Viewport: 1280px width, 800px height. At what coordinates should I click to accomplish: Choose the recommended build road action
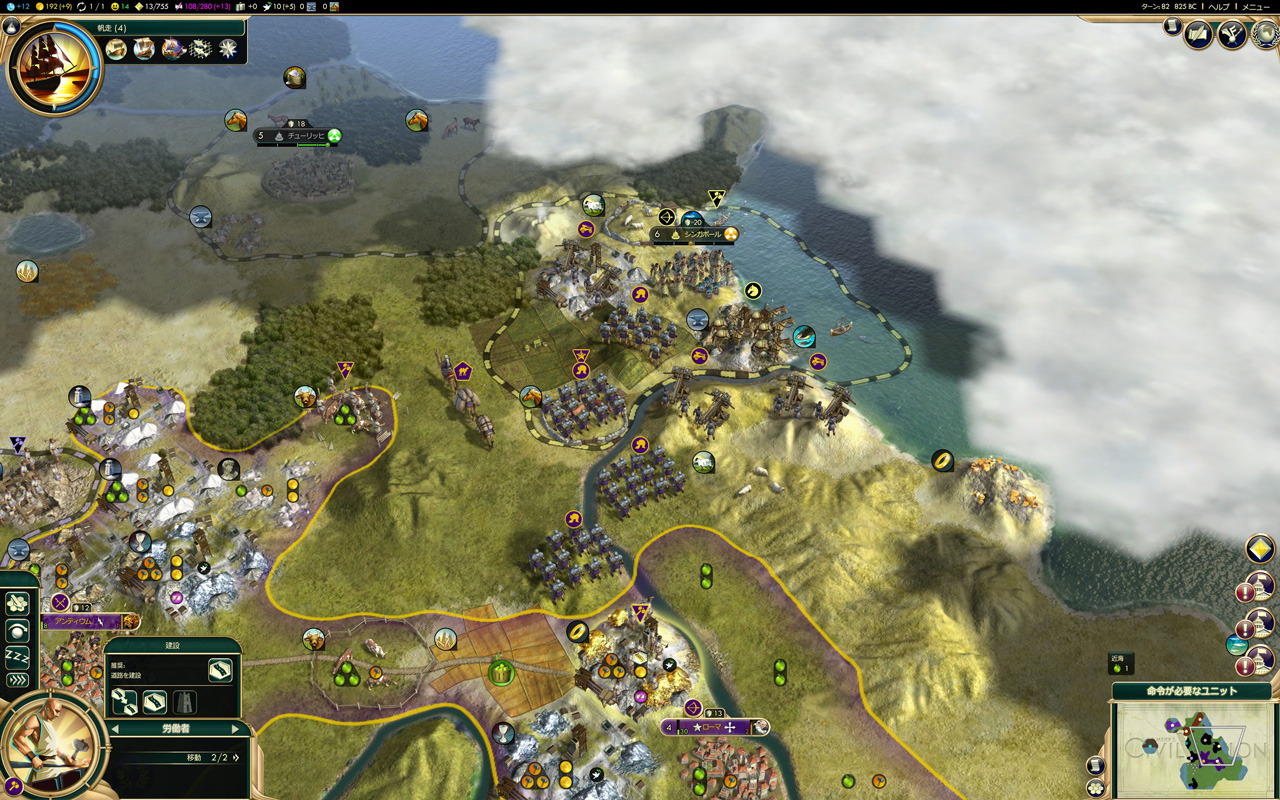click(x=220, y=669)
